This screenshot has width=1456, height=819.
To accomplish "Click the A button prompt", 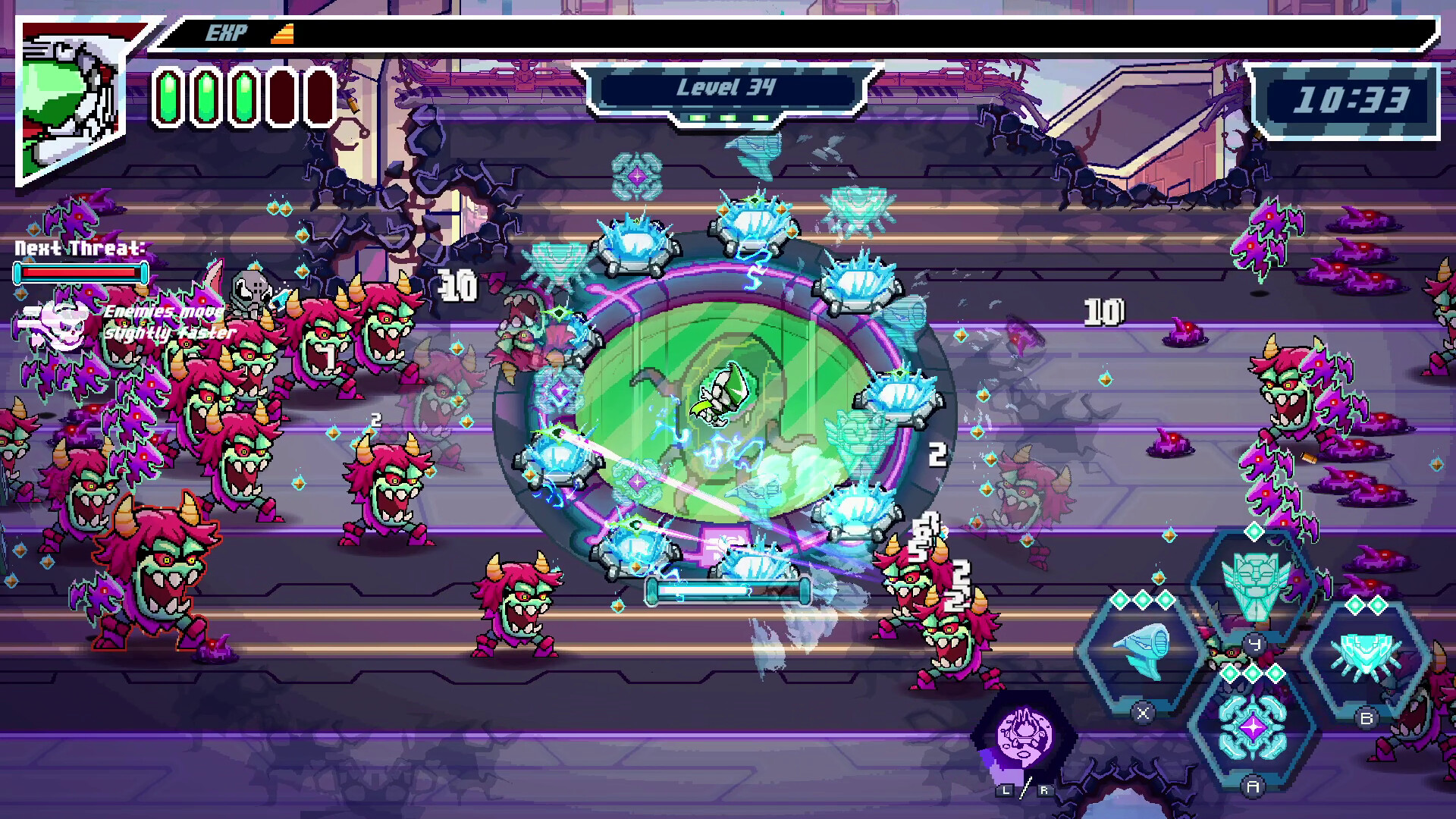I will pyautogui.click(x=1252, y=786).
